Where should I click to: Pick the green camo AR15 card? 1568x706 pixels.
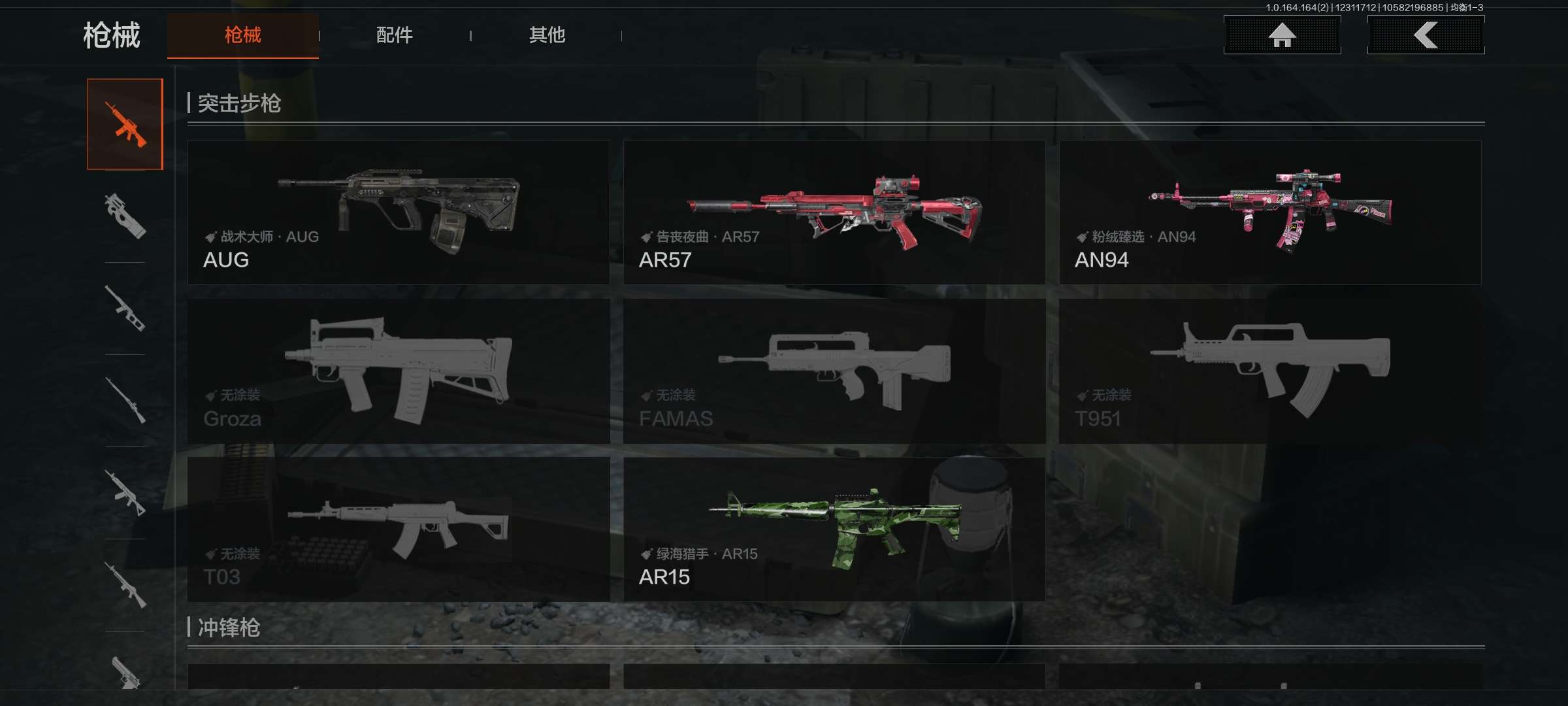pyautogui.click(x=834, y=529)
